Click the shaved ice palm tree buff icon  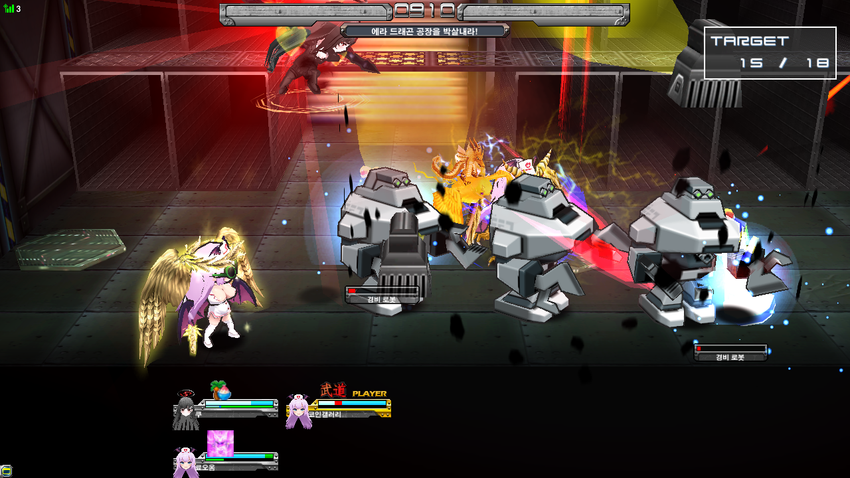[219, 389]
